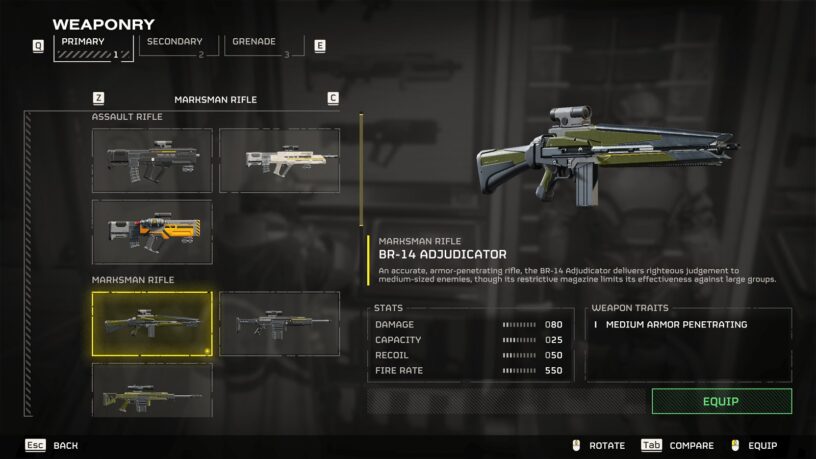Choose the white assault rifle tile
The image size is (816, 459).
tap(279, 160)
